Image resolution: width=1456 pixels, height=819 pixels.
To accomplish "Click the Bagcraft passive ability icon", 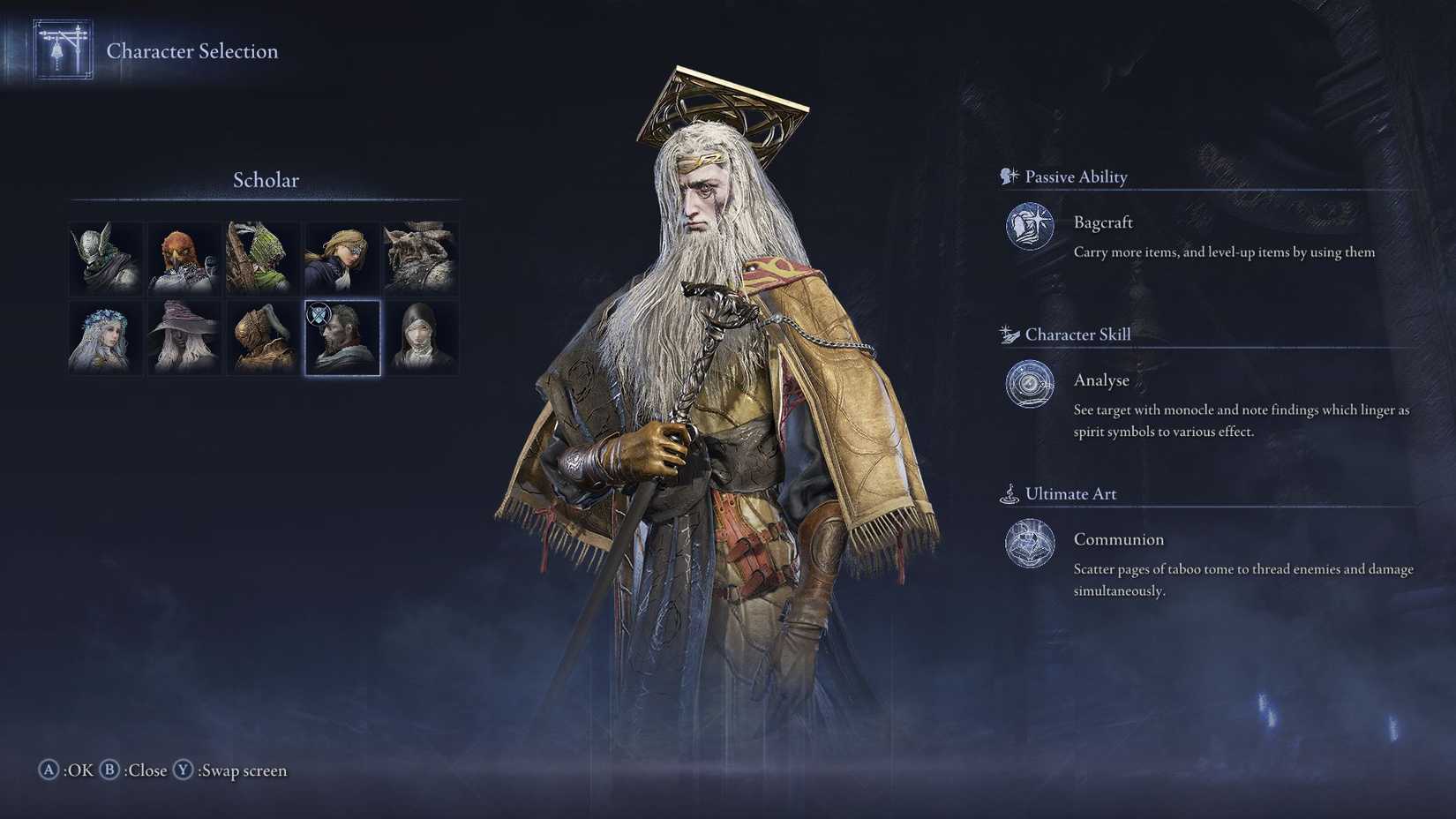I will [1028, 227].
